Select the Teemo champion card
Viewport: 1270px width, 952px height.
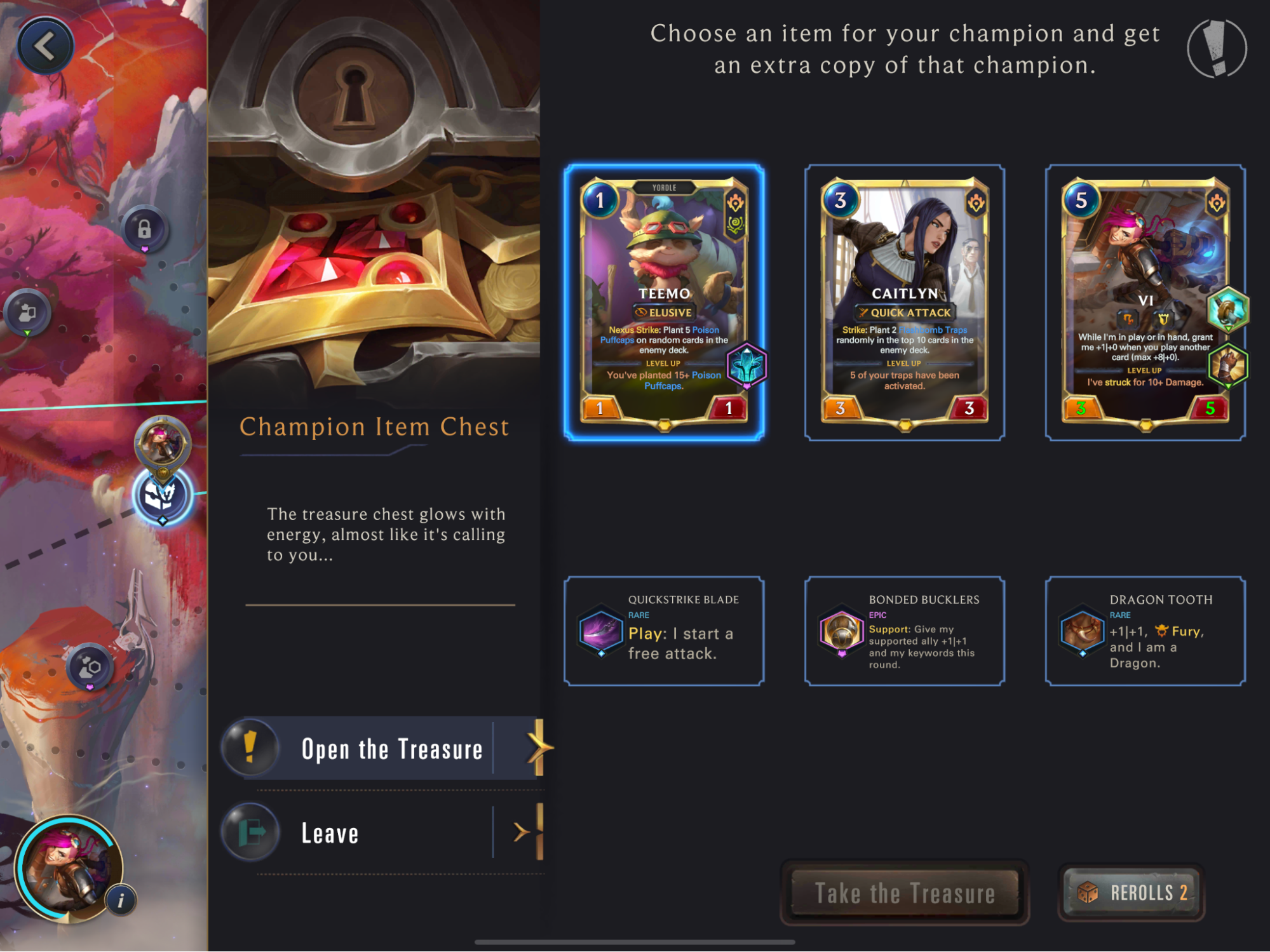pyautogui.click(x=664, y=302)
